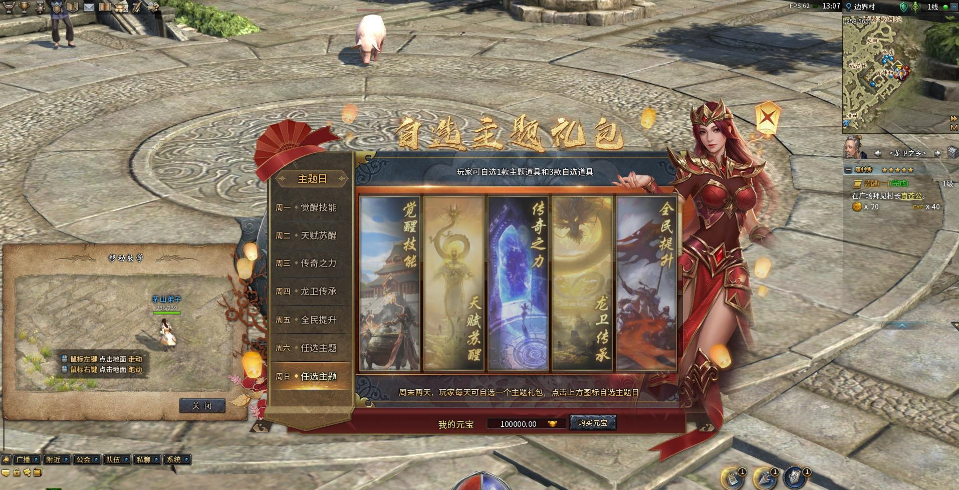The image size is (959, 490).
Task: Open the 私聊 private chat channel
Action: pos(143,460)
